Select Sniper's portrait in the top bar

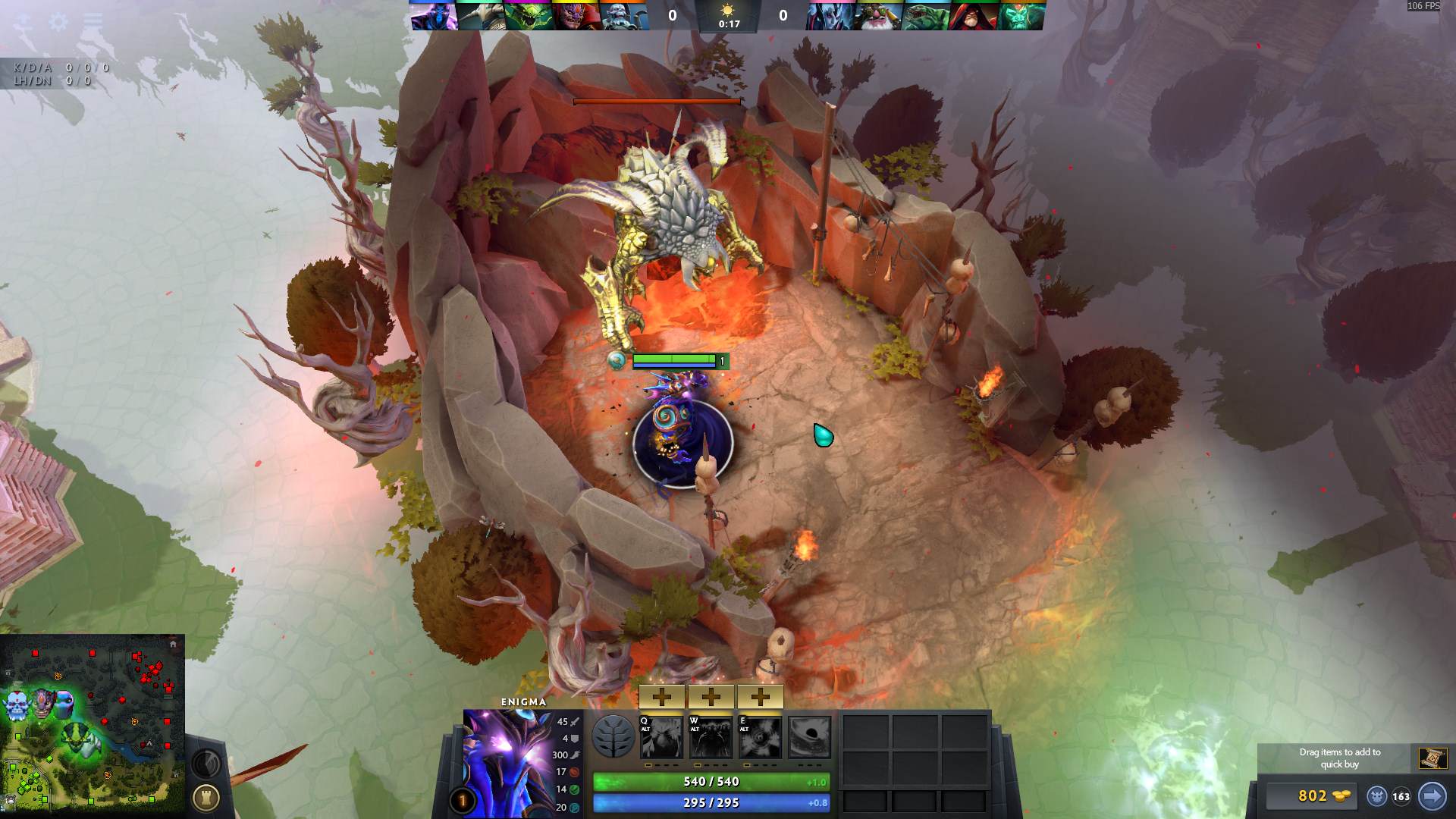(878, 16)
